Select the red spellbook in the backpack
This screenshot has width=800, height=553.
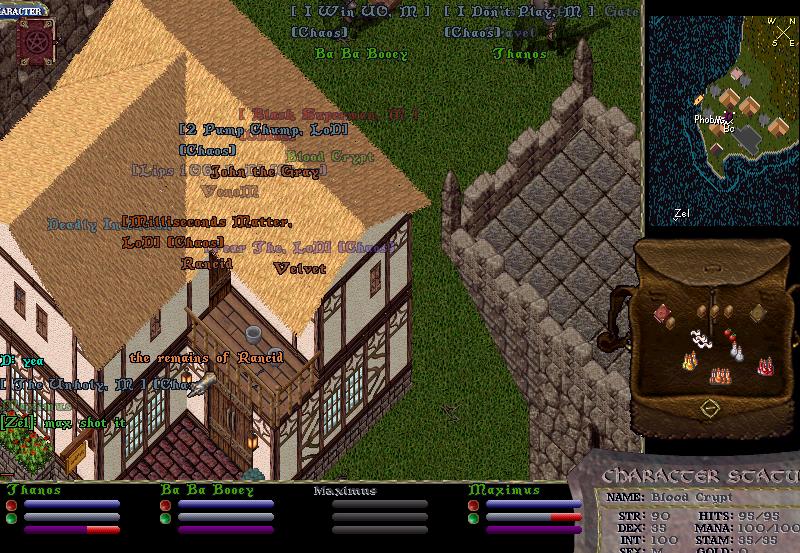[662, 314]
